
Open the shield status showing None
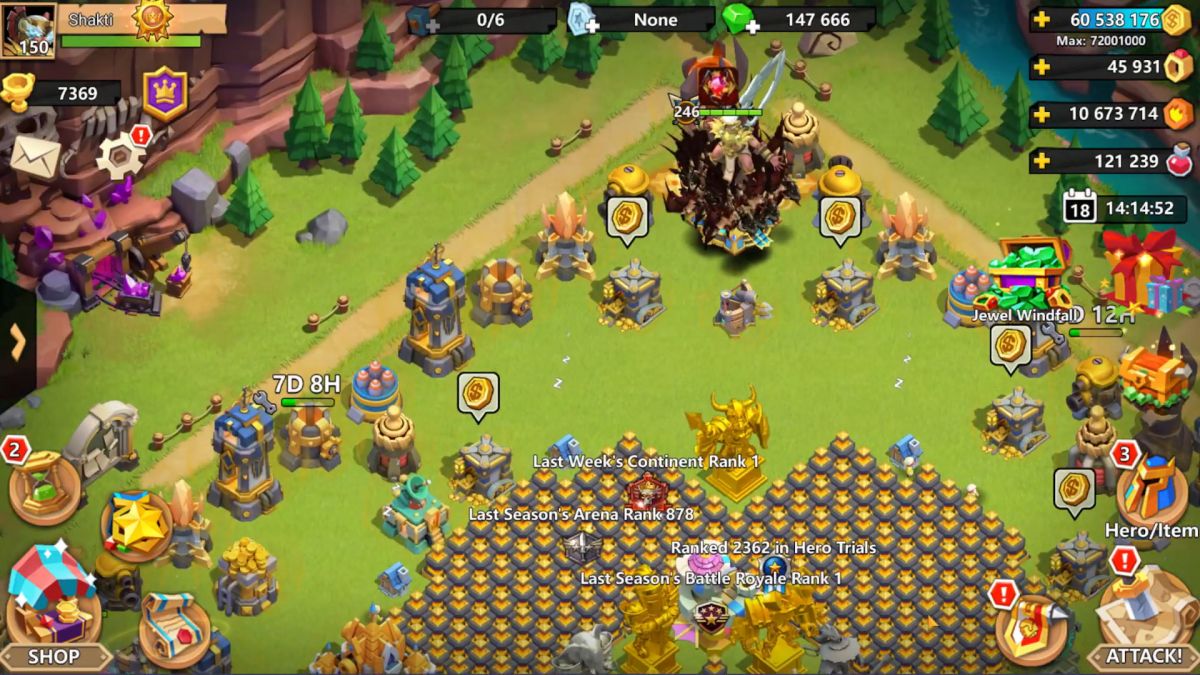pyautogui.click(x=581, y=20)
